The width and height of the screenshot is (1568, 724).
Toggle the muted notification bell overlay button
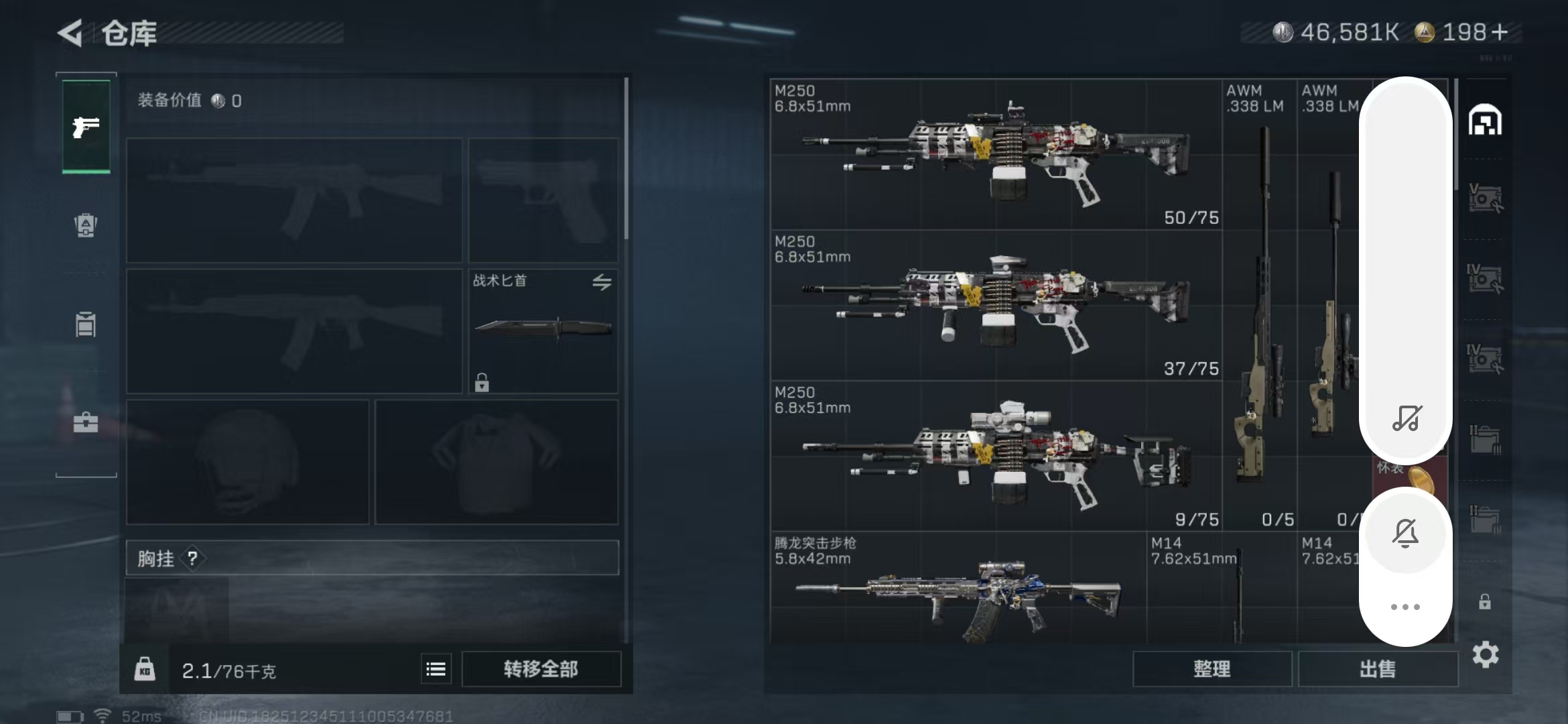coord(1406,534)
